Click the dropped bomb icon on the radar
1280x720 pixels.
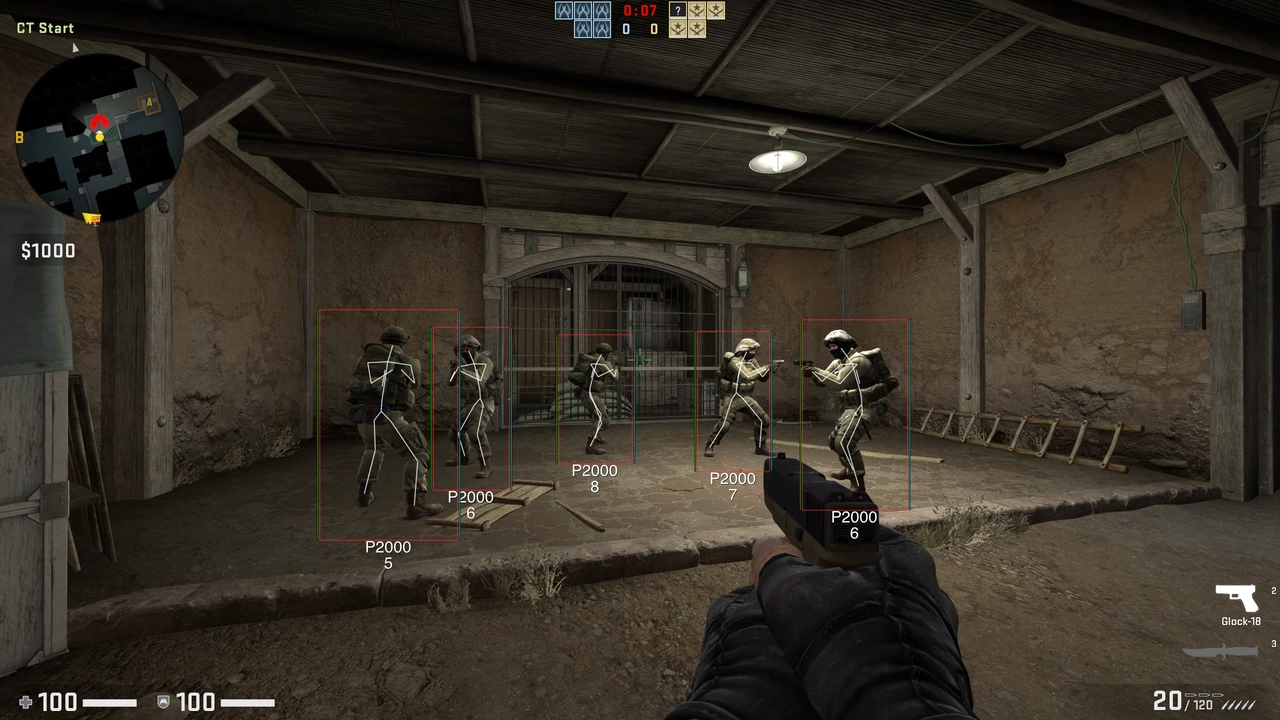point(90,217)
